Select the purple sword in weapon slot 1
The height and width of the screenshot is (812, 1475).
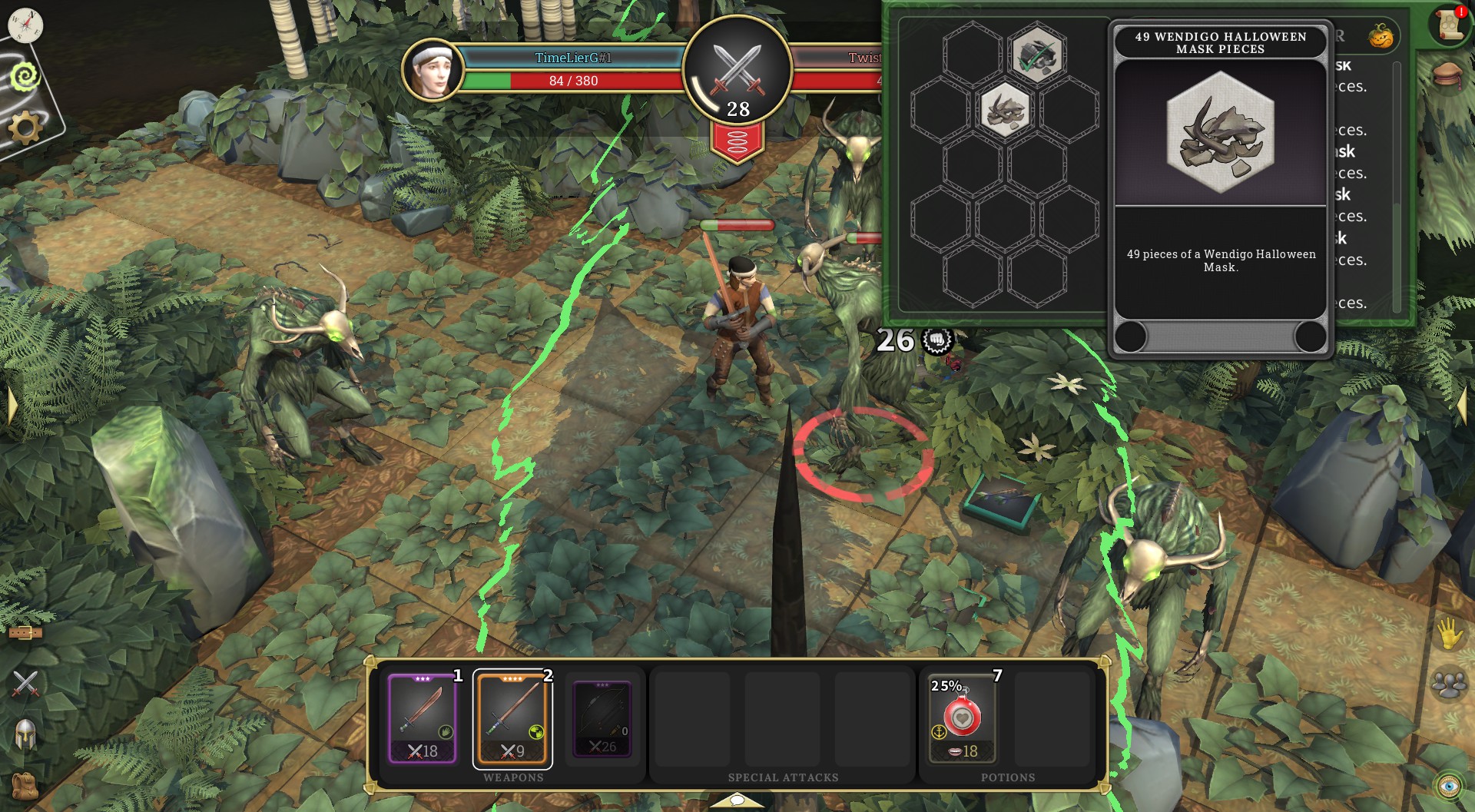pos(423,719)
